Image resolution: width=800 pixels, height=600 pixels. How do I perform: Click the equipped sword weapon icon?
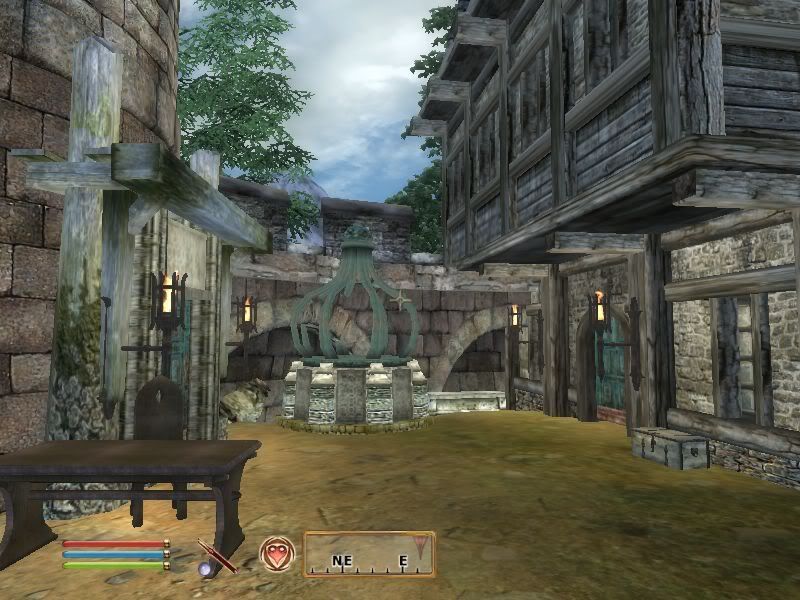click(216, 555)
